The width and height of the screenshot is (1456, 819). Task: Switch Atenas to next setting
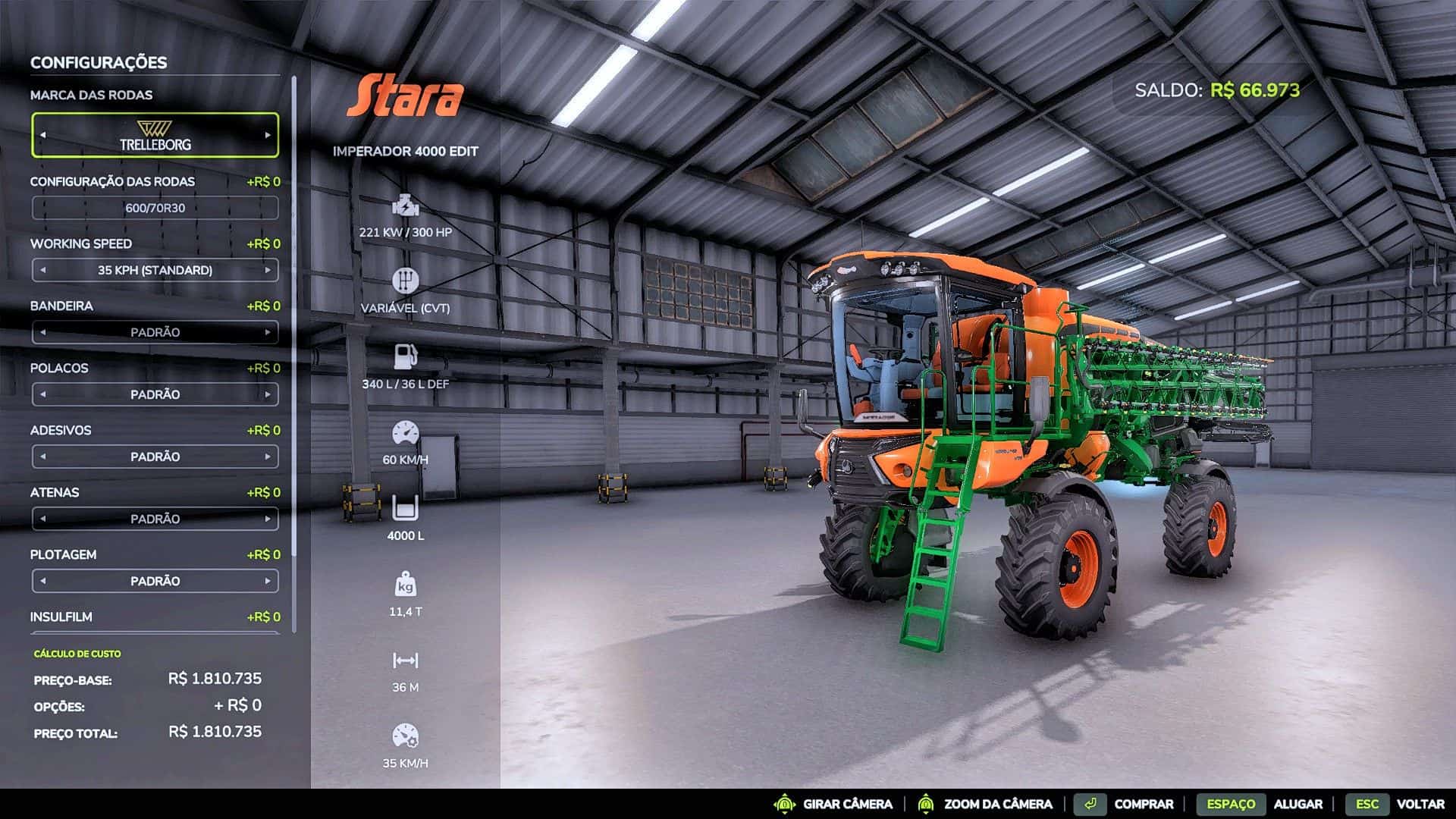point(268,519)
